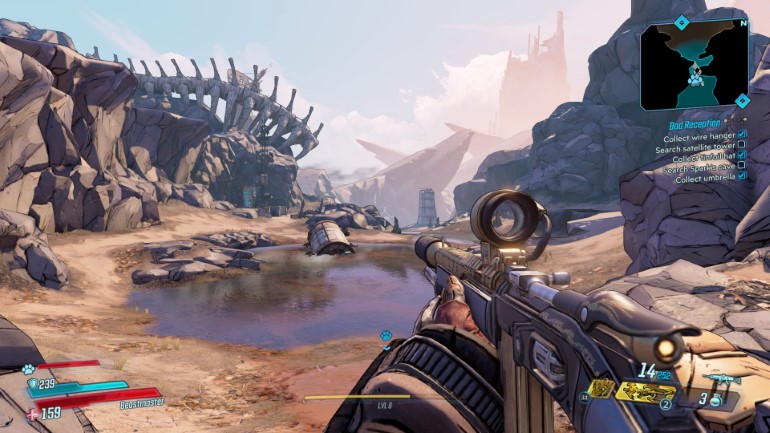770x433 pixels.
Task: Select the Bad Reception quest title
Action: (x=694, y=124)
